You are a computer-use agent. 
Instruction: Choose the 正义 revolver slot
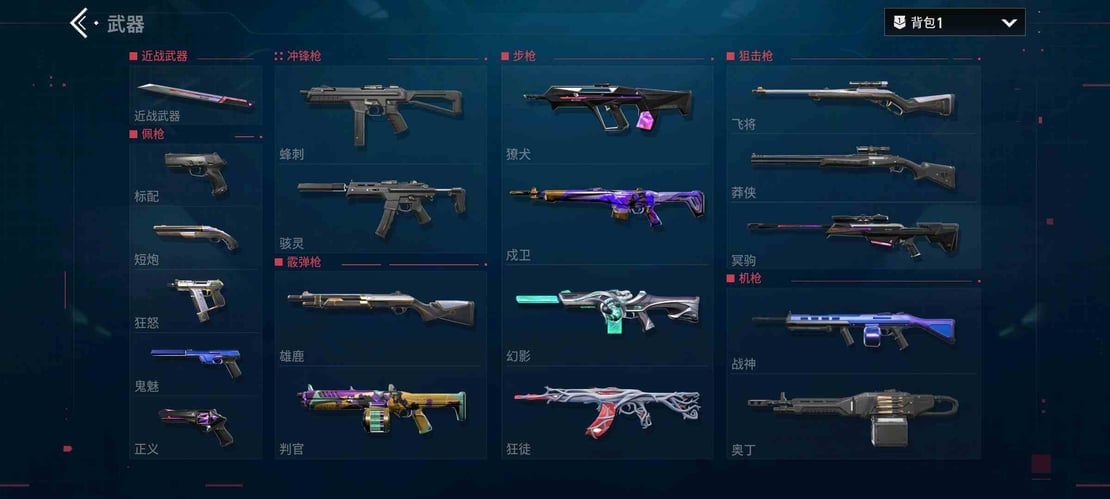(x=196, y=425)
